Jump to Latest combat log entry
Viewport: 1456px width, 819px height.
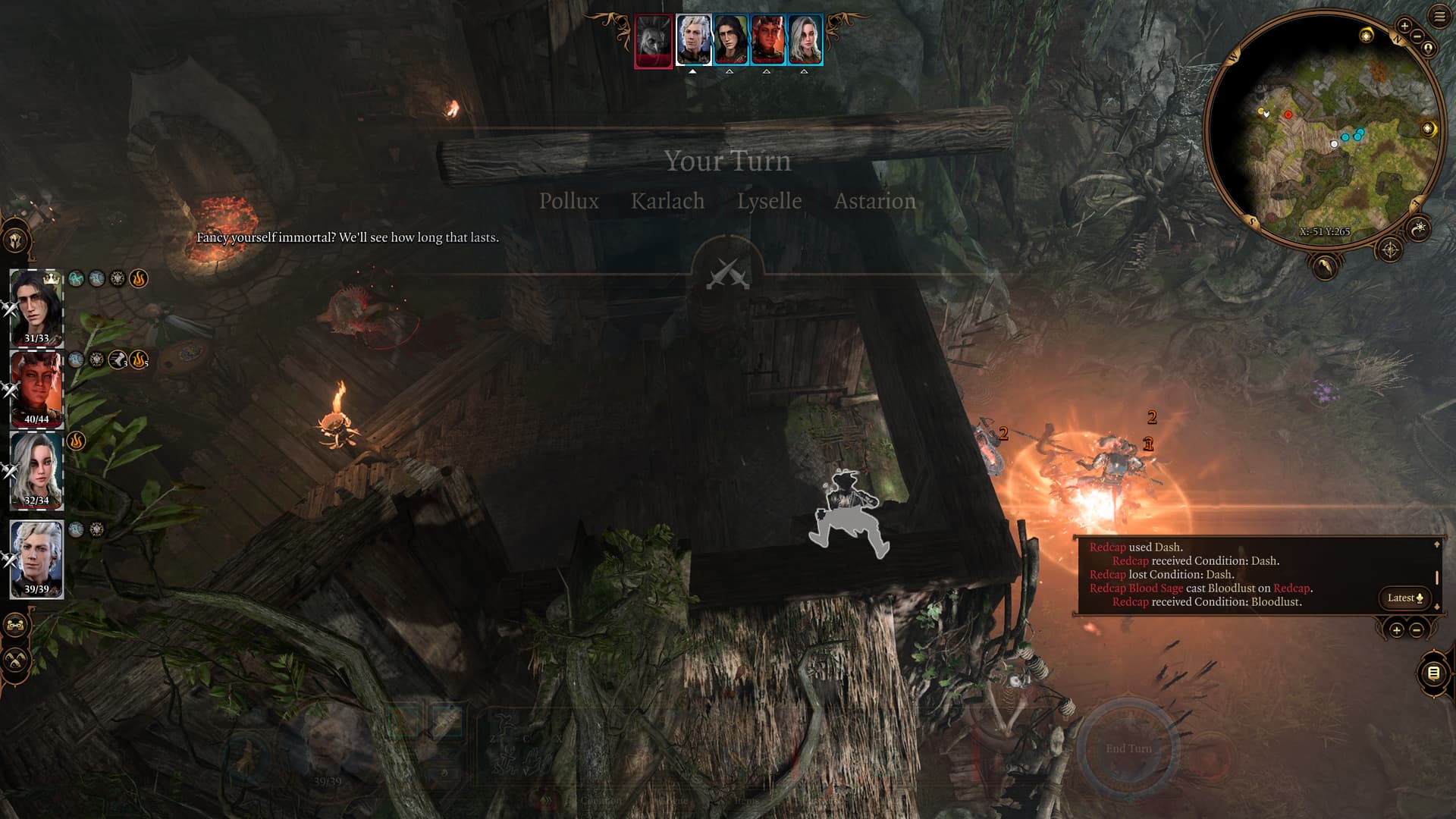1404,598
